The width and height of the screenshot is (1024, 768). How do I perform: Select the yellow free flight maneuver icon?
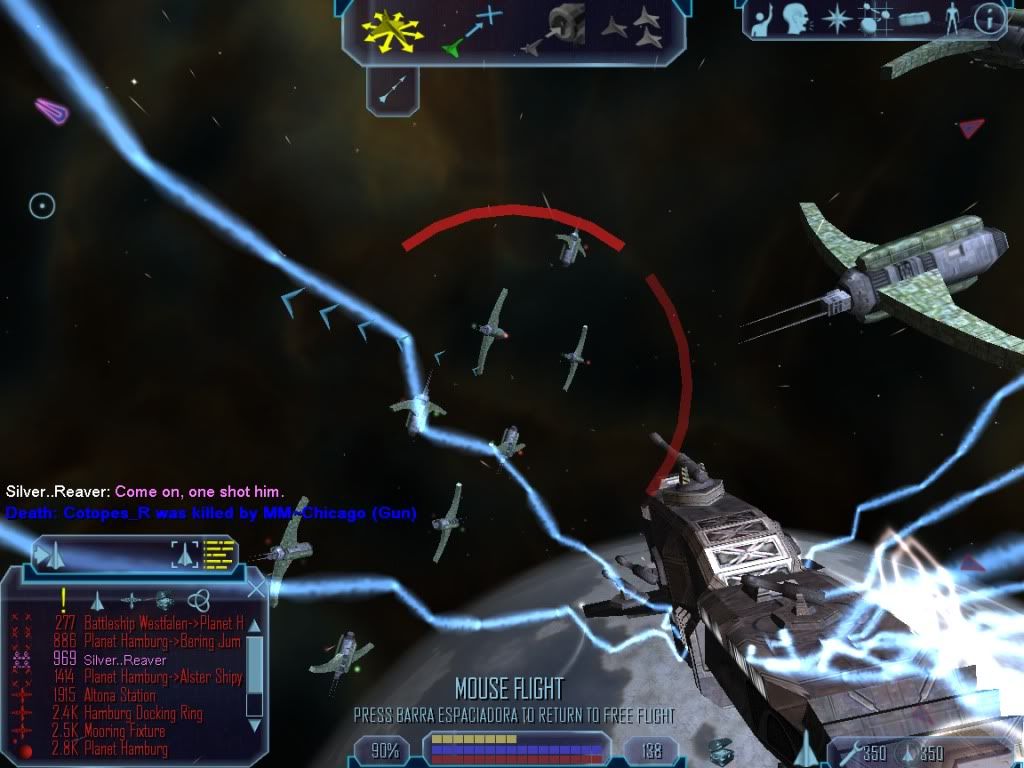click(393, 30)
